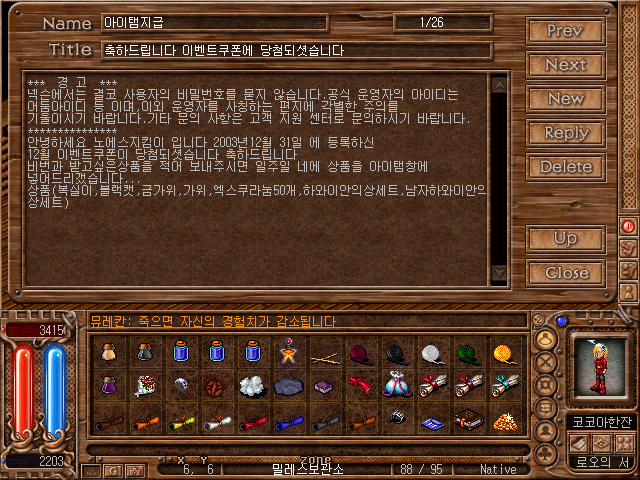This screenshot has width=640, height=480.
Task: Close the mail window
Action: point(565,273)
